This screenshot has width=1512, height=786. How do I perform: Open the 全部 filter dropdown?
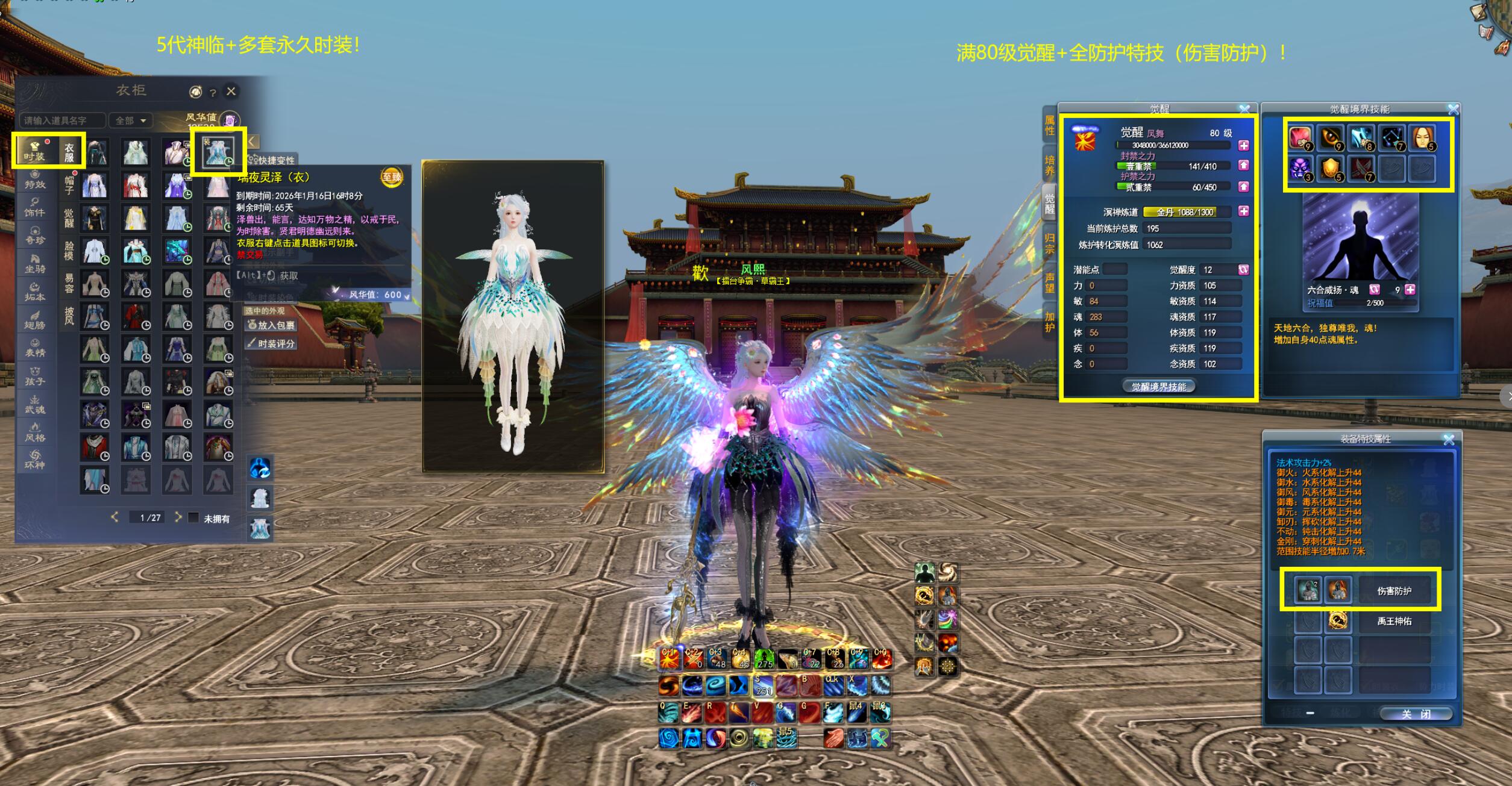pyautogui.click(x=130, y=120)
